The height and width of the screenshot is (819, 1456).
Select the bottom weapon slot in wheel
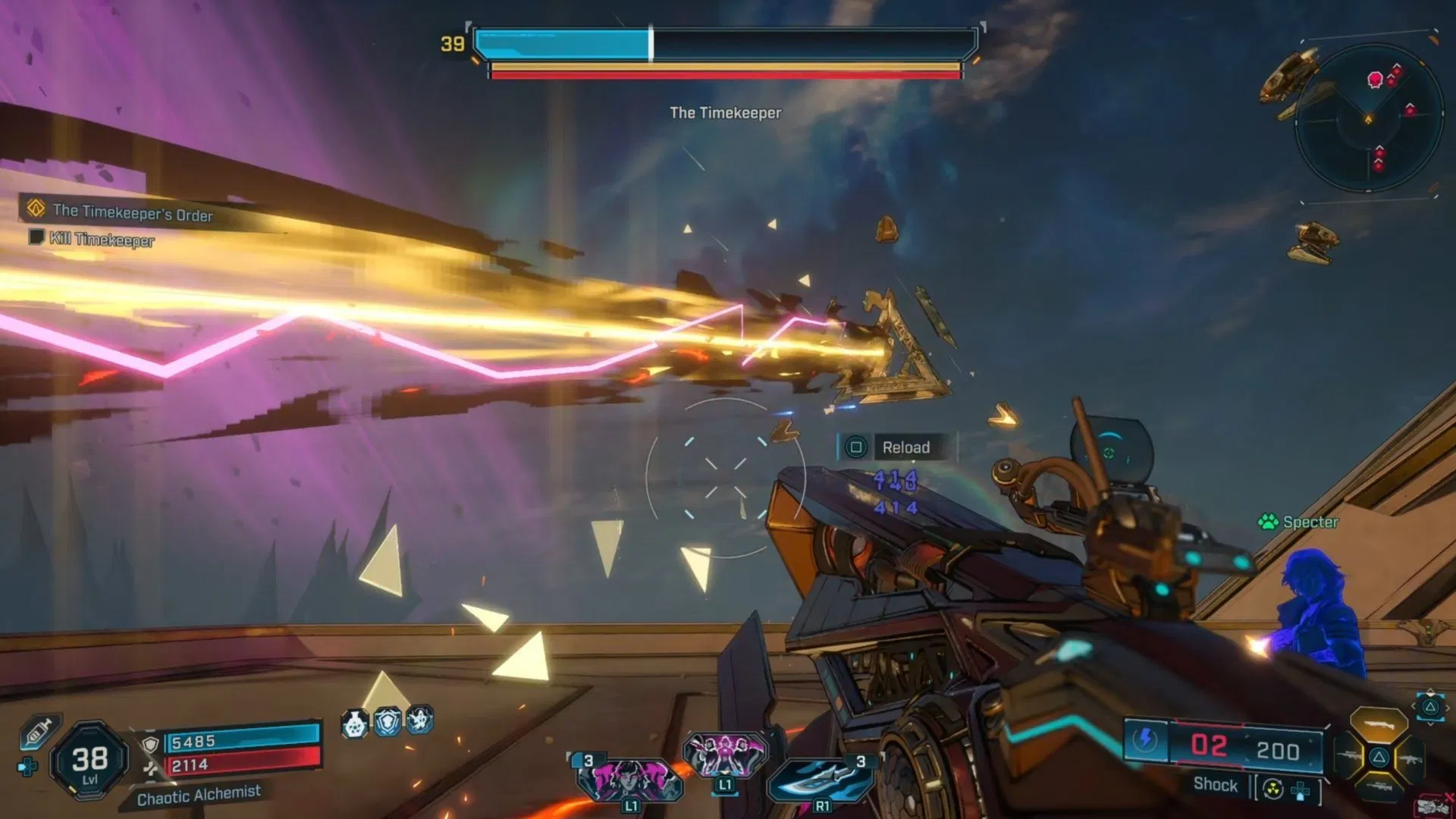[1379, 789]
